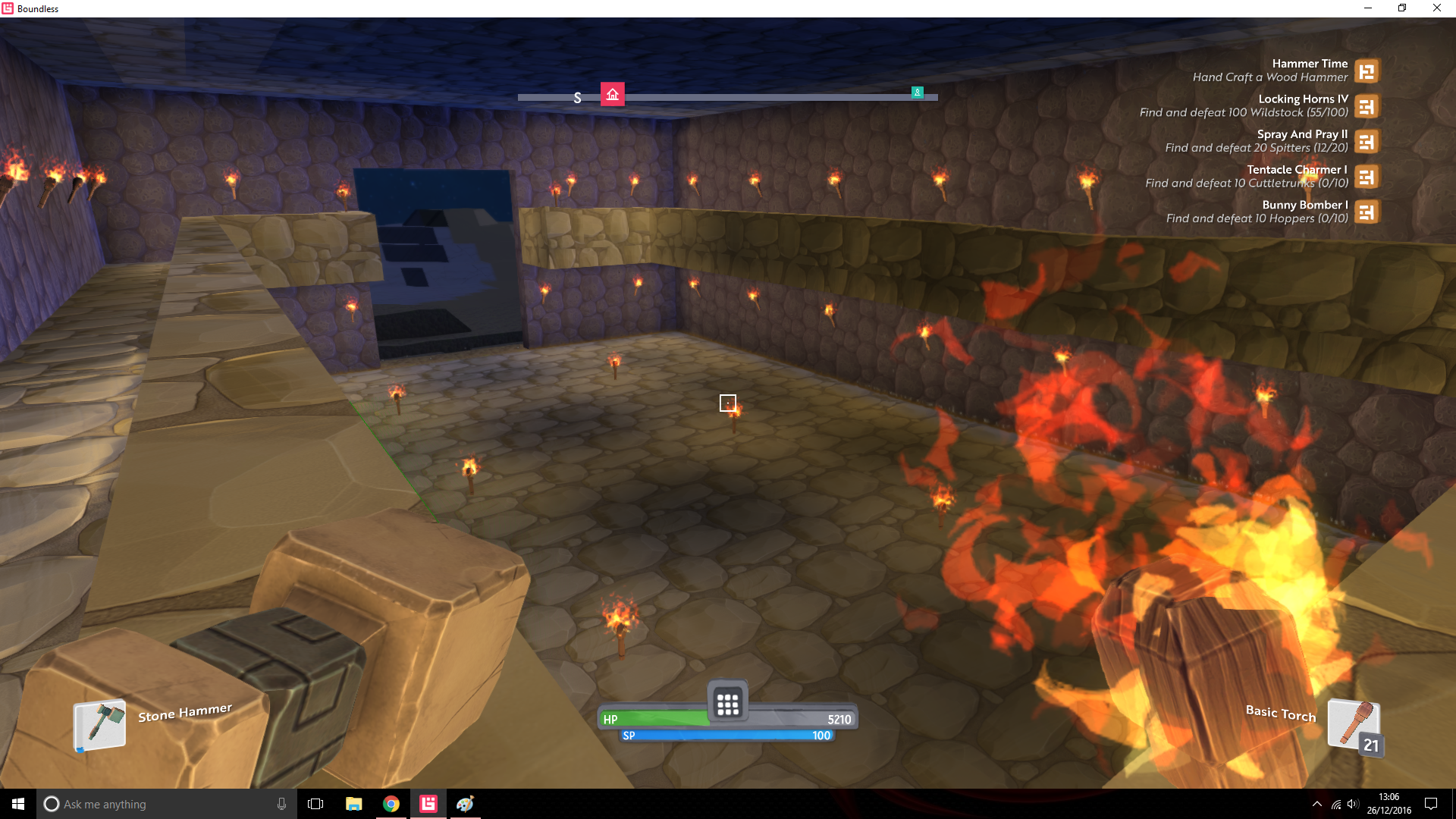Open the Tentacle Charmer I objective

pos(1367,177)
